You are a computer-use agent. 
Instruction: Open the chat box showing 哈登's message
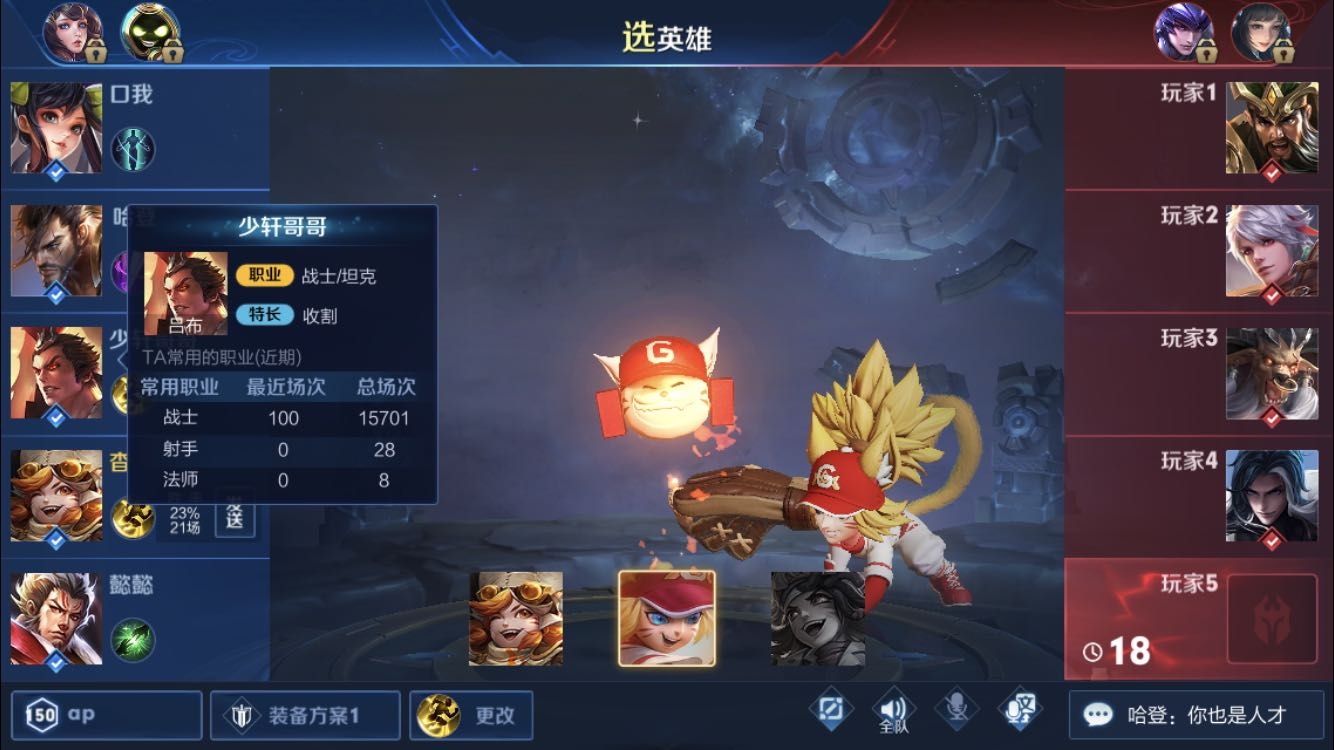click(1196, 715)
